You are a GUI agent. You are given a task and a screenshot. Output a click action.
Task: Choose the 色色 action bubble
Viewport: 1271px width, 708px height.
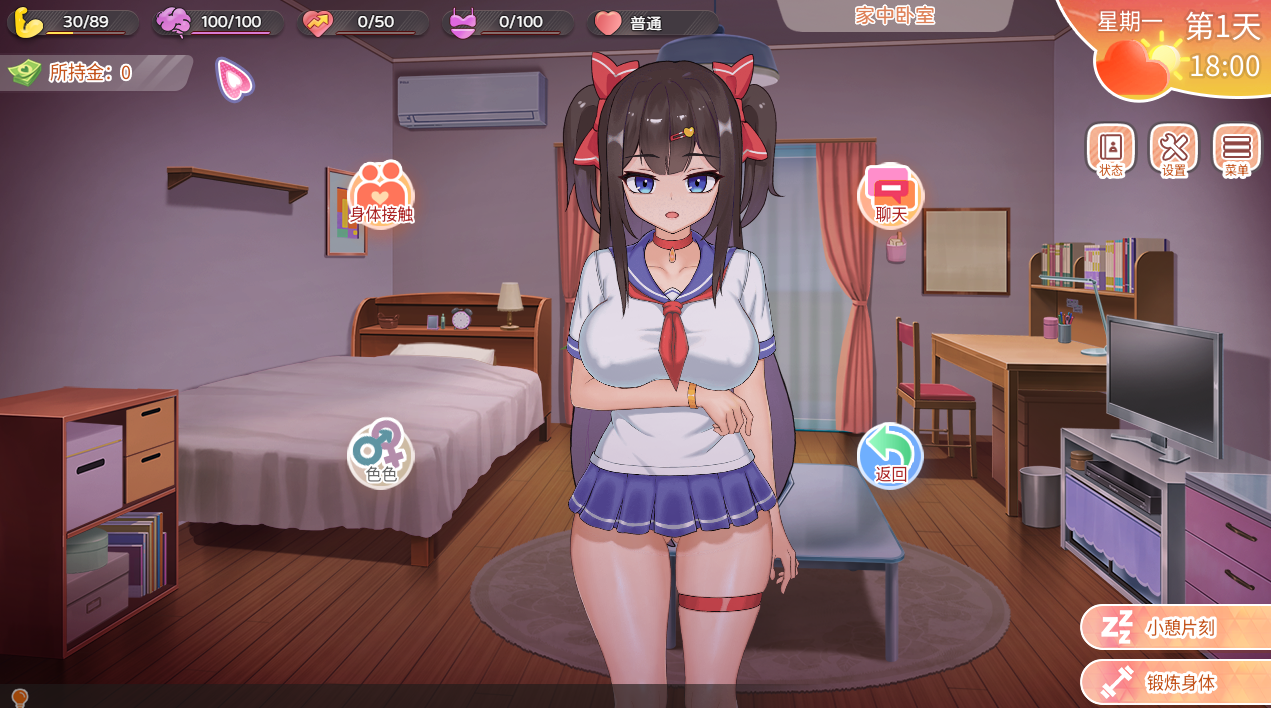381,454
